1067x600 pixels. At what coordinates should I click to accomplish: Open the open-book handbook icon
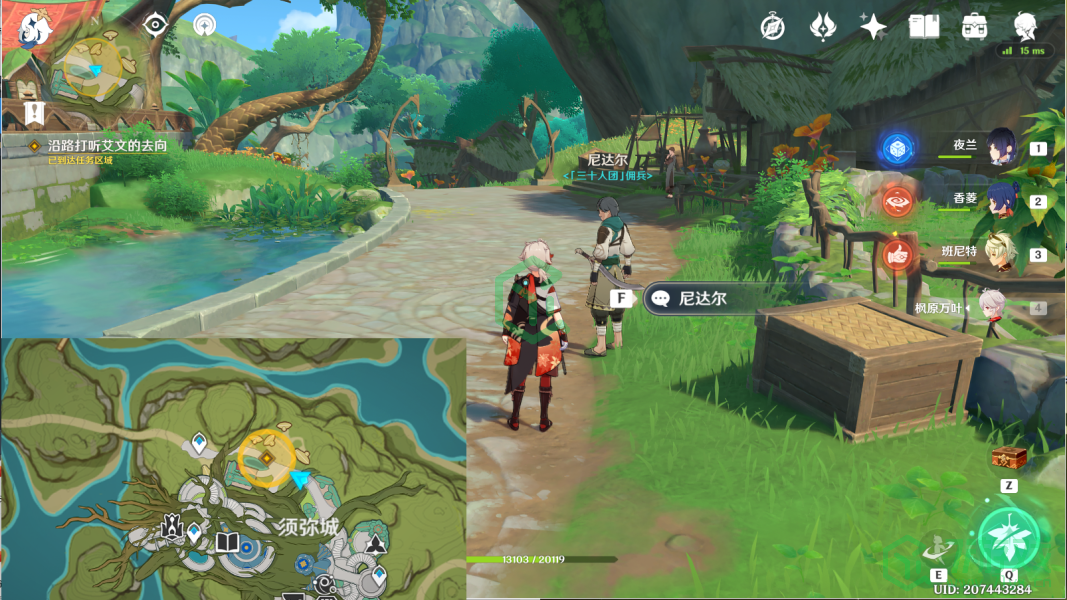coord(924,27)
